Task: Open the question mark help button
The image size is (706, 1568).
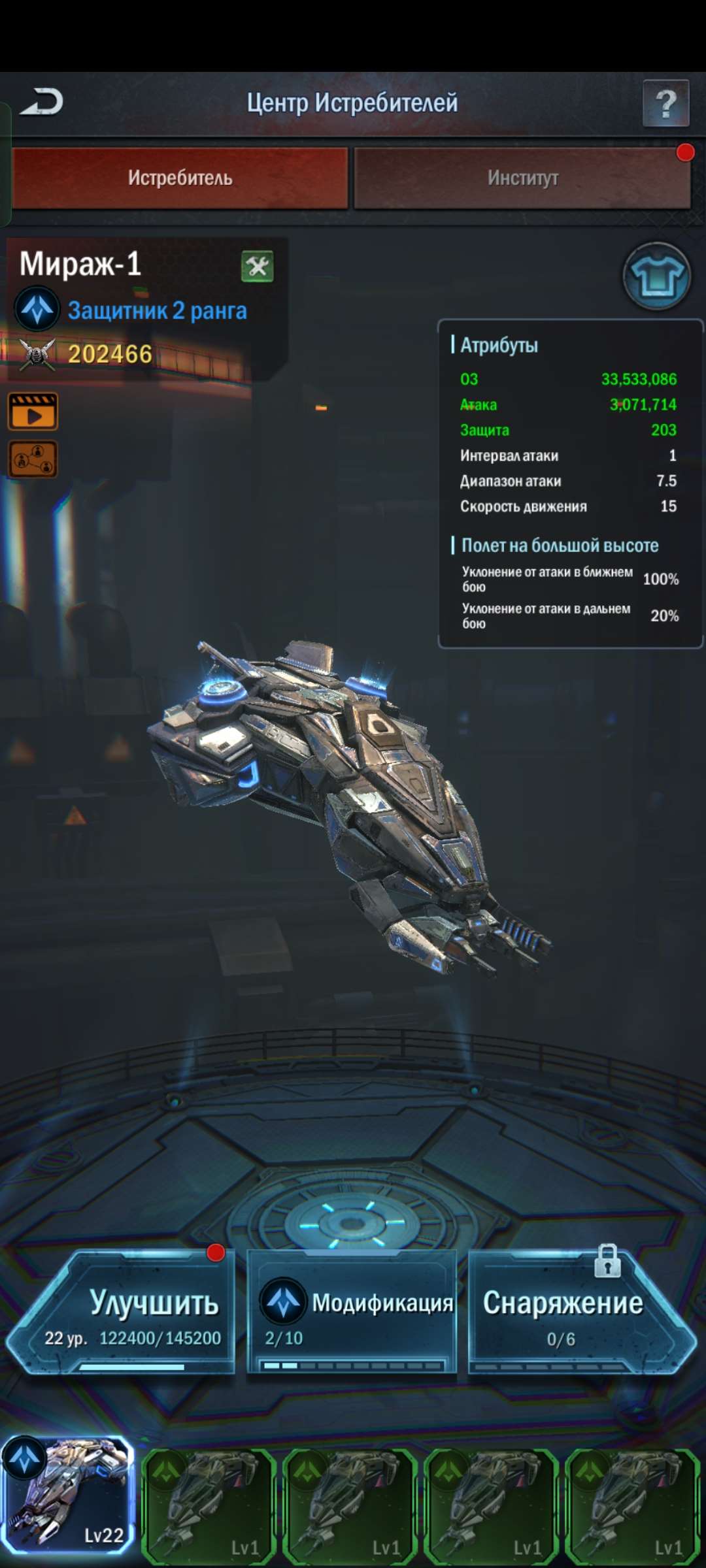Action: point(665,103)
